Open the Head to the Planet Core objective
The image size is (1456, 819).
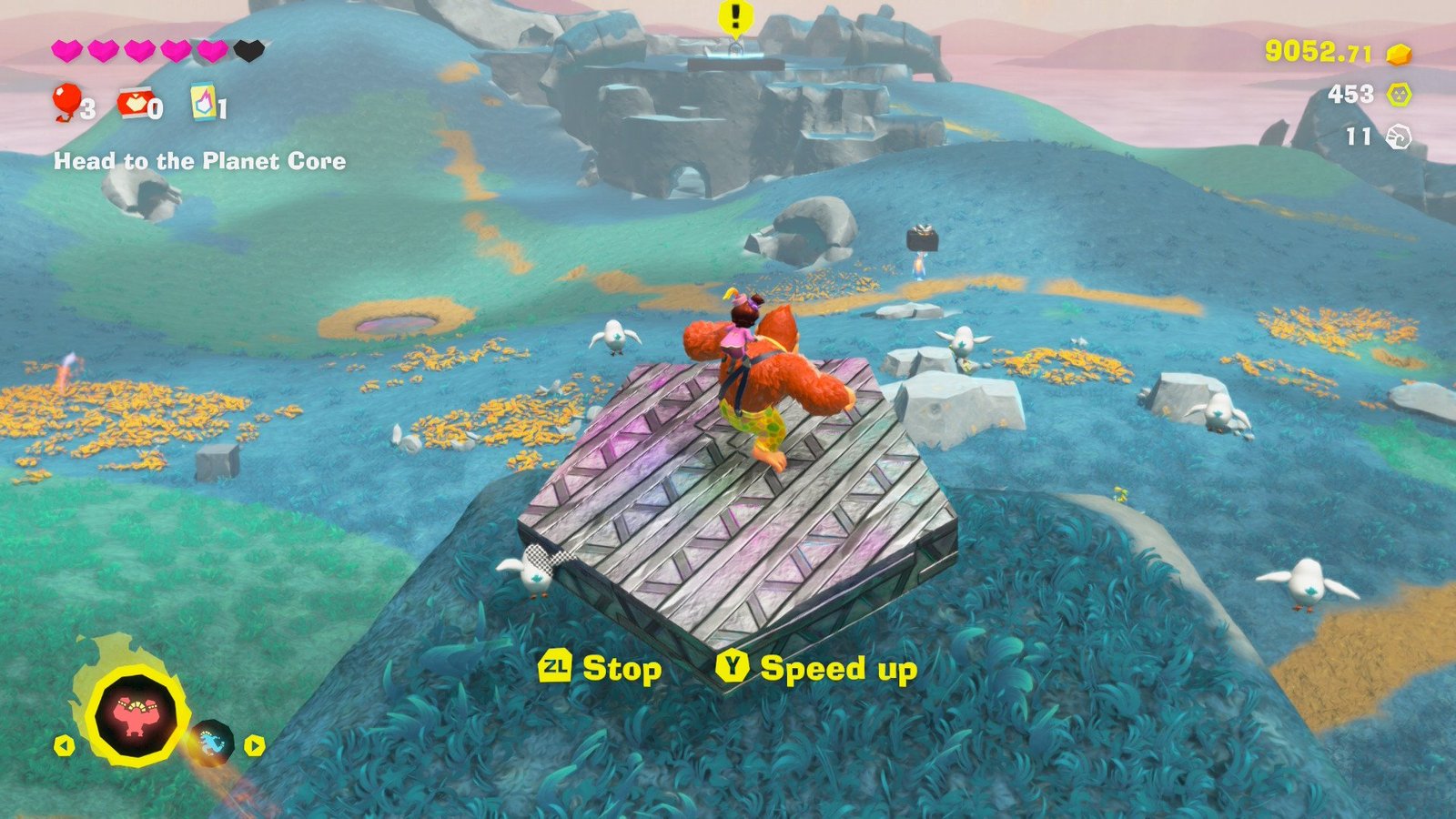(x=199, y=162)
